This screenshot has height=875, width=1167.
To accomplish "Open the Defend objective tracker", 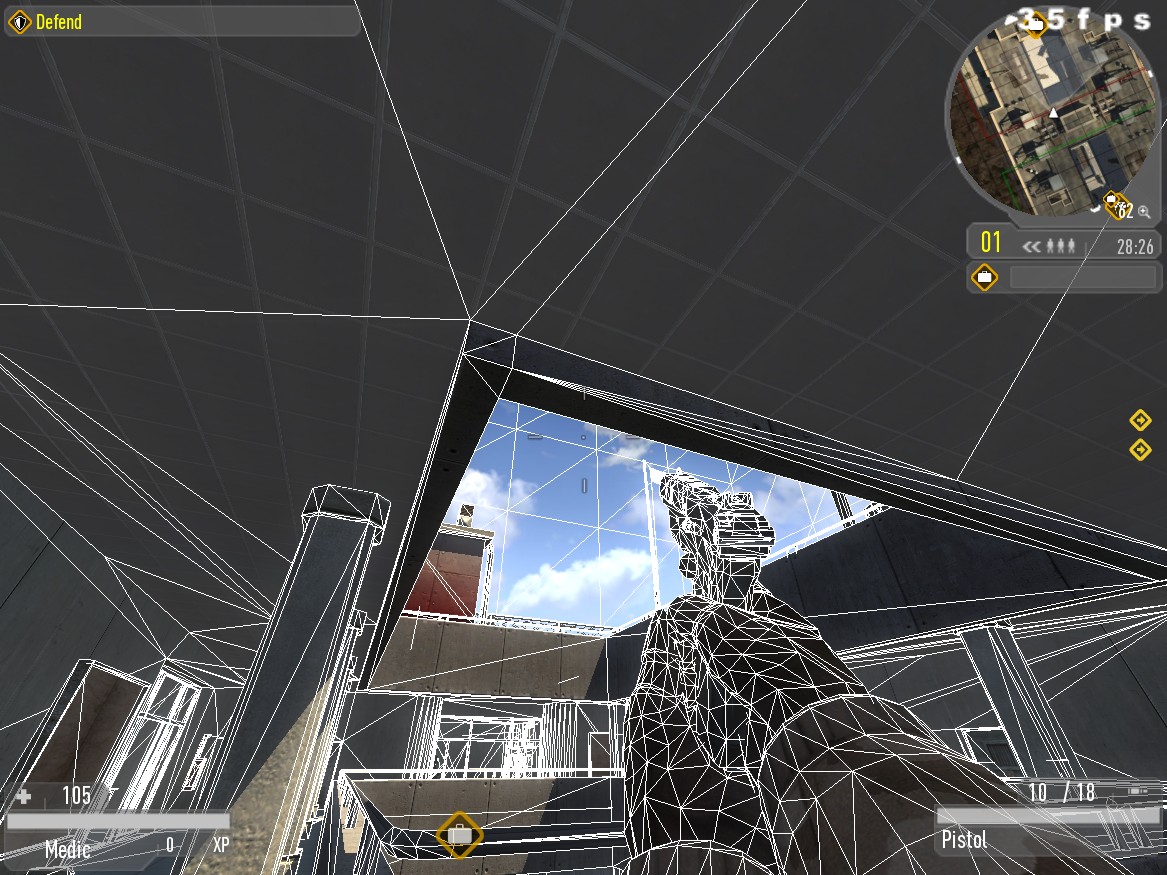I will pos(181,21).
